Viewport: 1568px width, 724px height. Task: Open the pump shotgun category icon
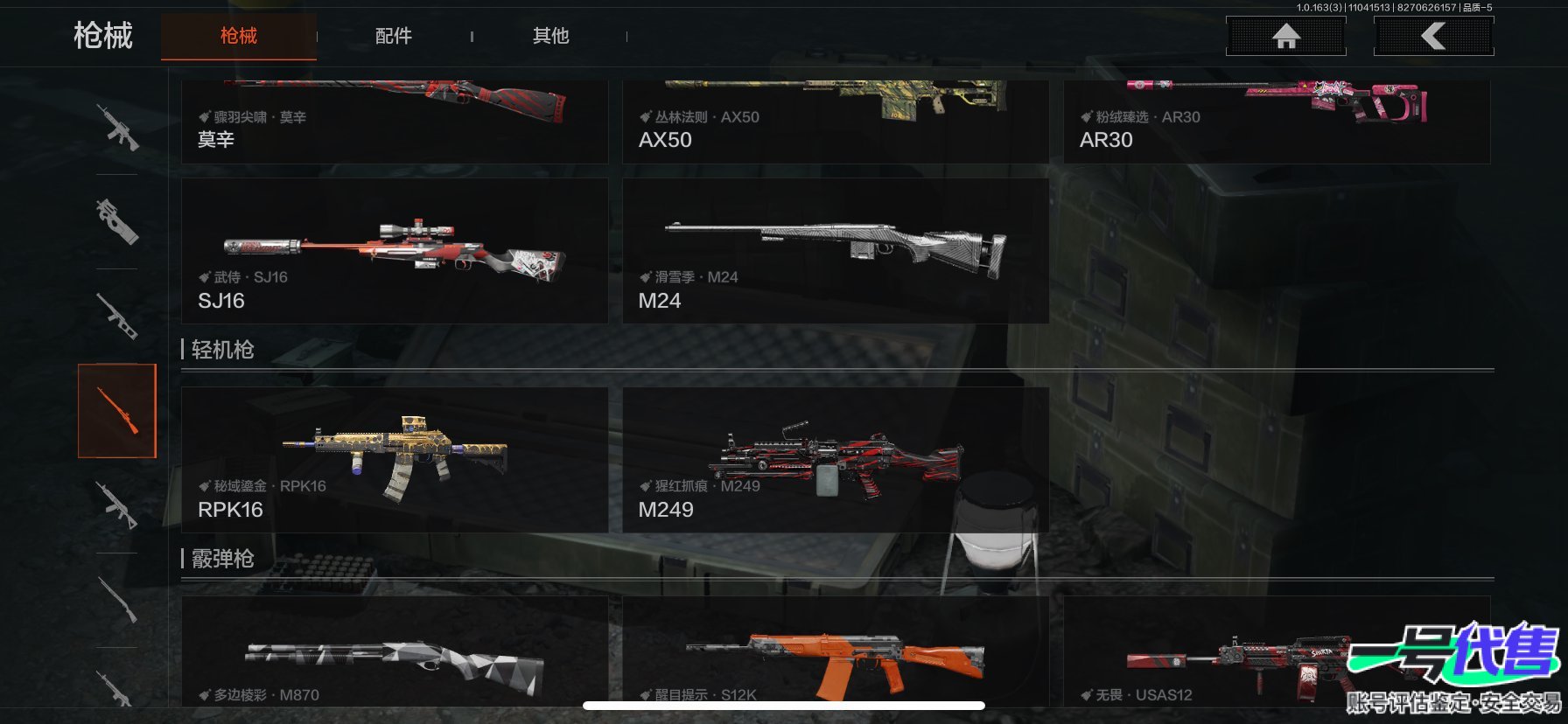tap(117, 600)
